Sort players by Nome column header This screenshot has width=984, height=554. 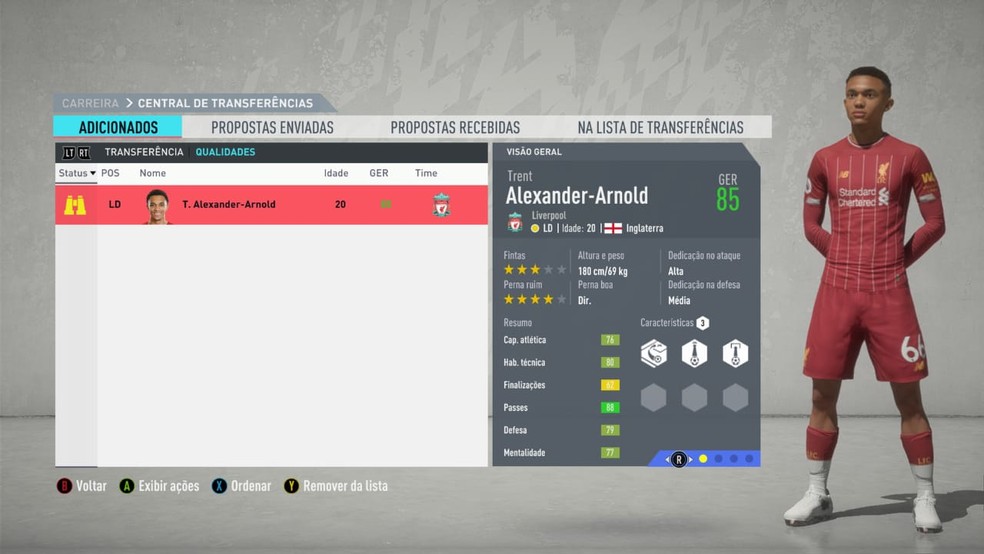coord(153,173)
